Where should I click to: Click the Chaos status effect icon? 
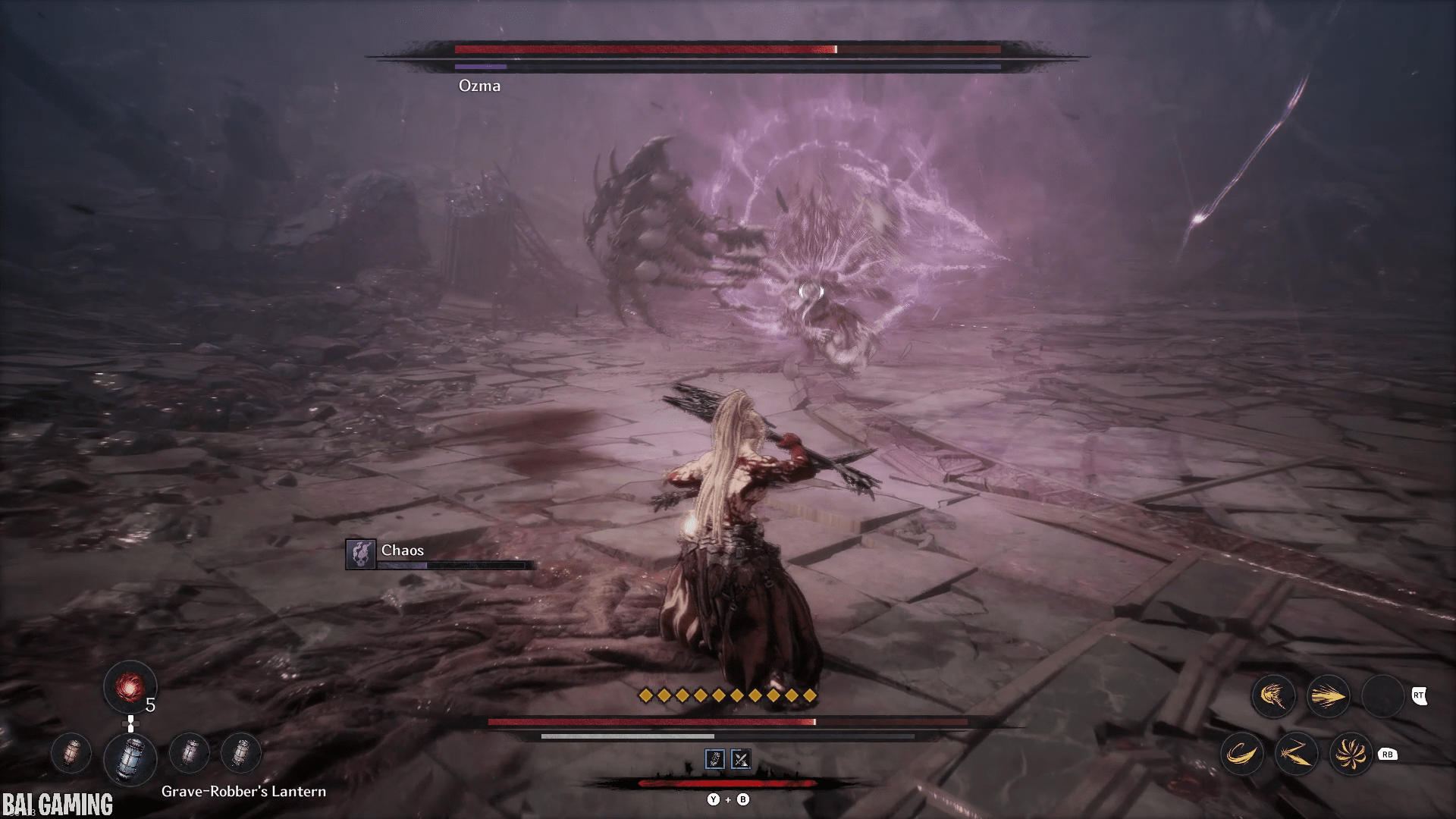tap(361, 554)
